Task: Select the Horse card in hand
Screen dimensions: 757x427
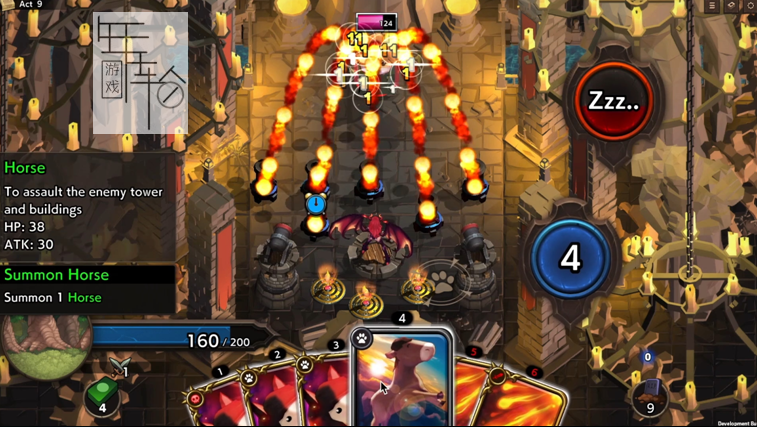Action: click(x=402, y=380)
